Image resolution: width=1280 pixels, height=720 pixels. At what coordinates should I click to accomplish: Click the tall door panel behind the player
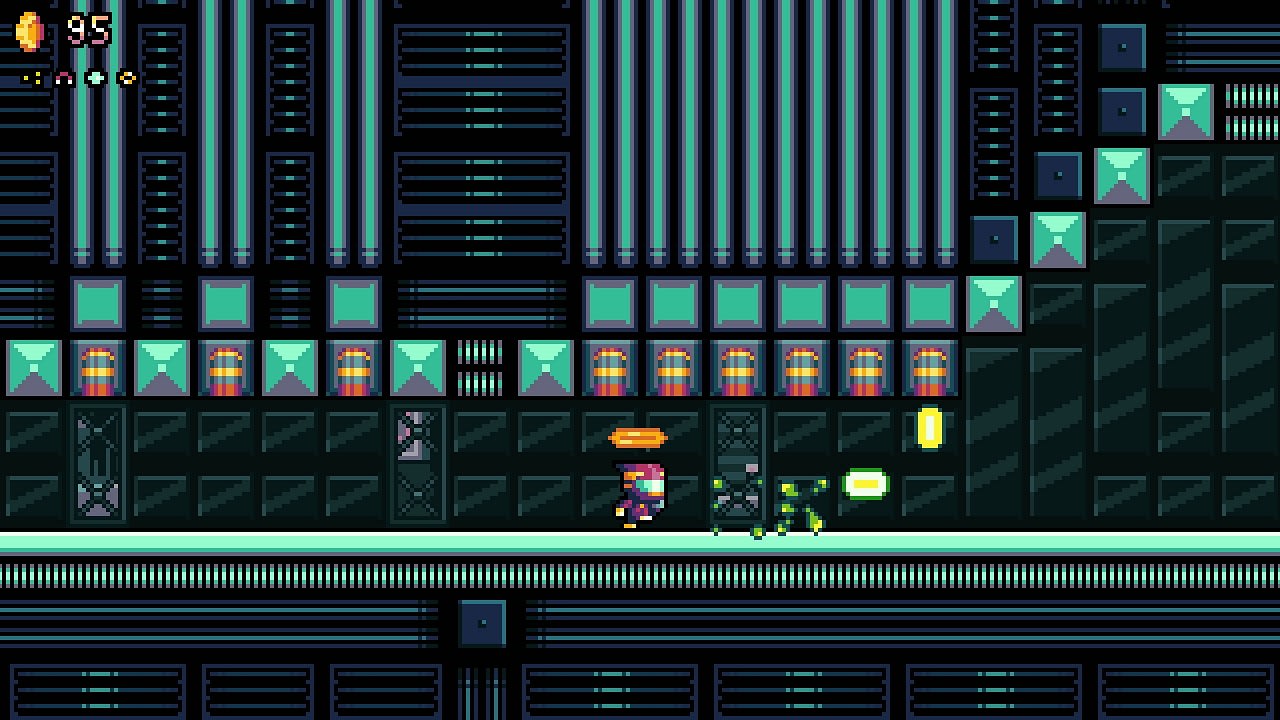click(740, 465)
